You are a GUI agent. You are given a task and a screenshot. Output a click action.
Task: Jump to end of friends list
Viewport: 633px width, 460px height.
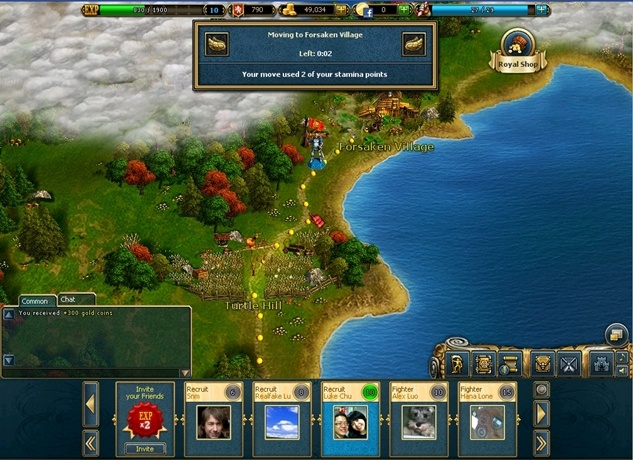pos(542,442)
